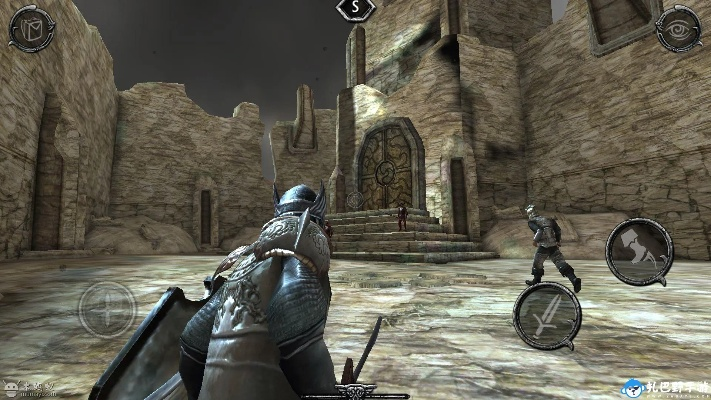Tap the virtual movement joystick
This screenshot has height=400, width=711.
pos(107,307)
